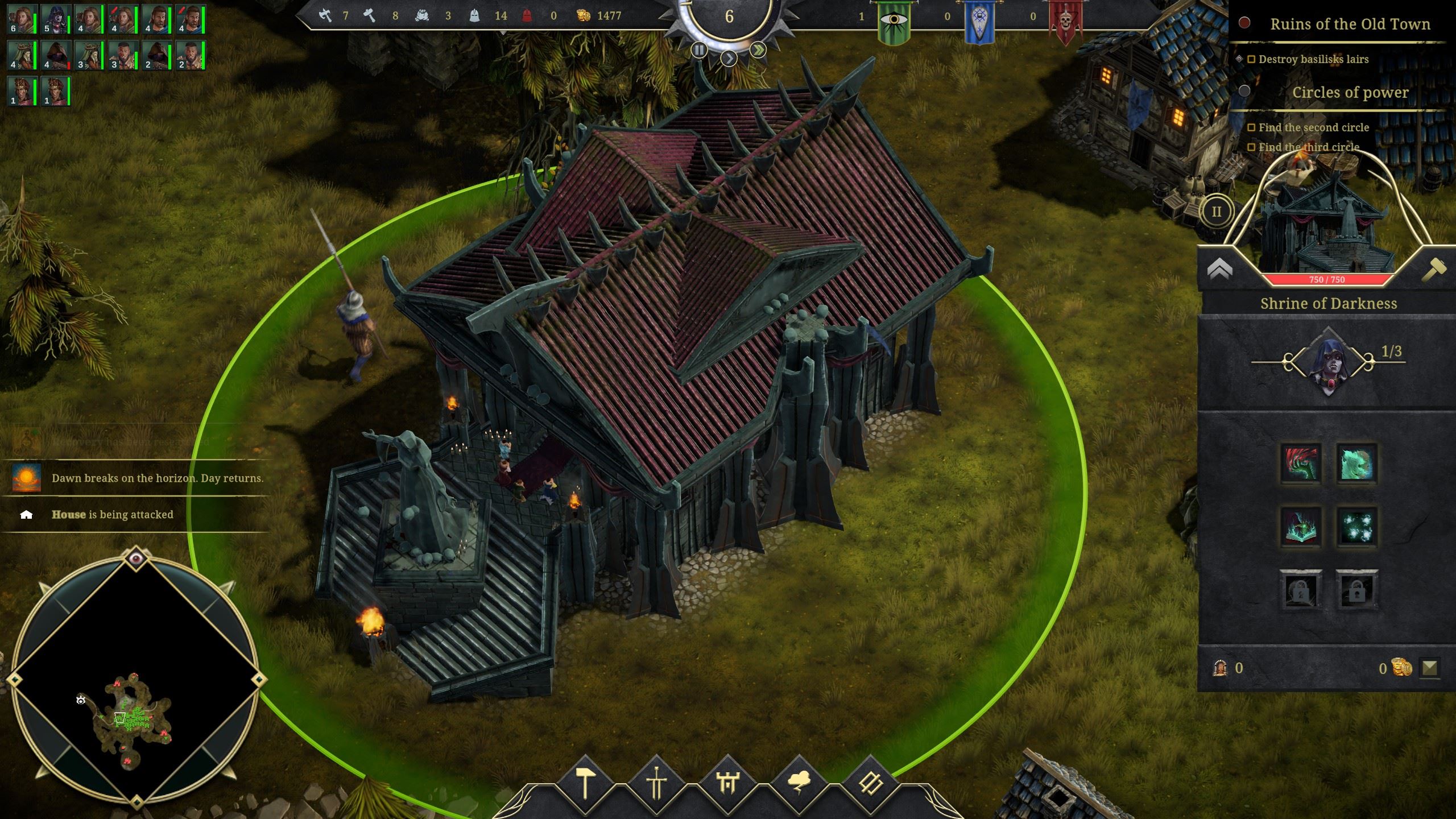
Task: Select the level 6 hero portrait
Action: tap(22, 20)
